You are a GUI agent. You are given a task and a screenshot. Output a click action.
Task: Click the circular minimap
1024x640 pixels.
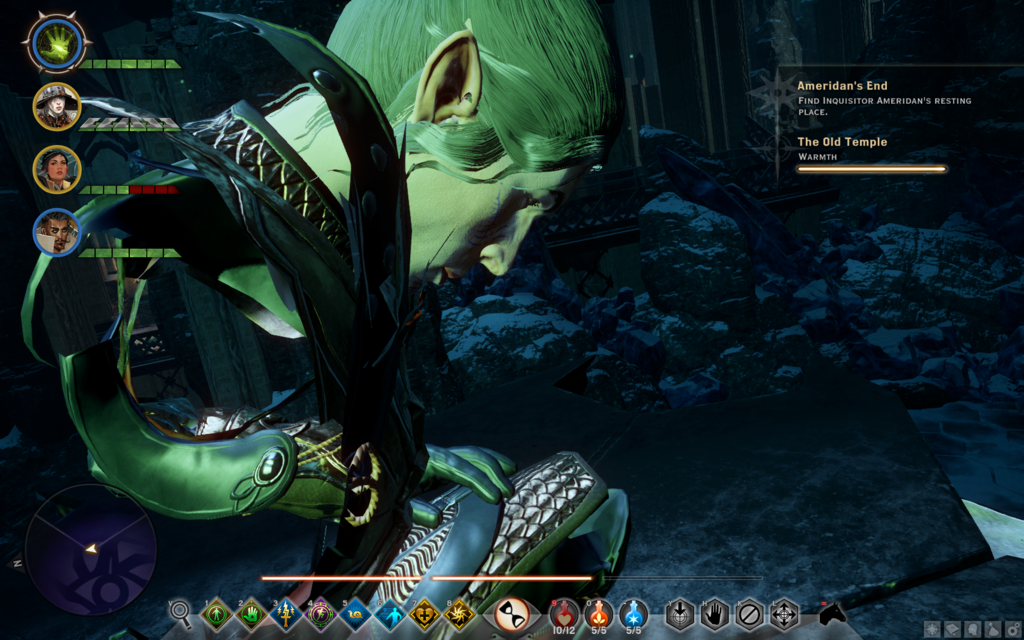[x=90, y=549]
